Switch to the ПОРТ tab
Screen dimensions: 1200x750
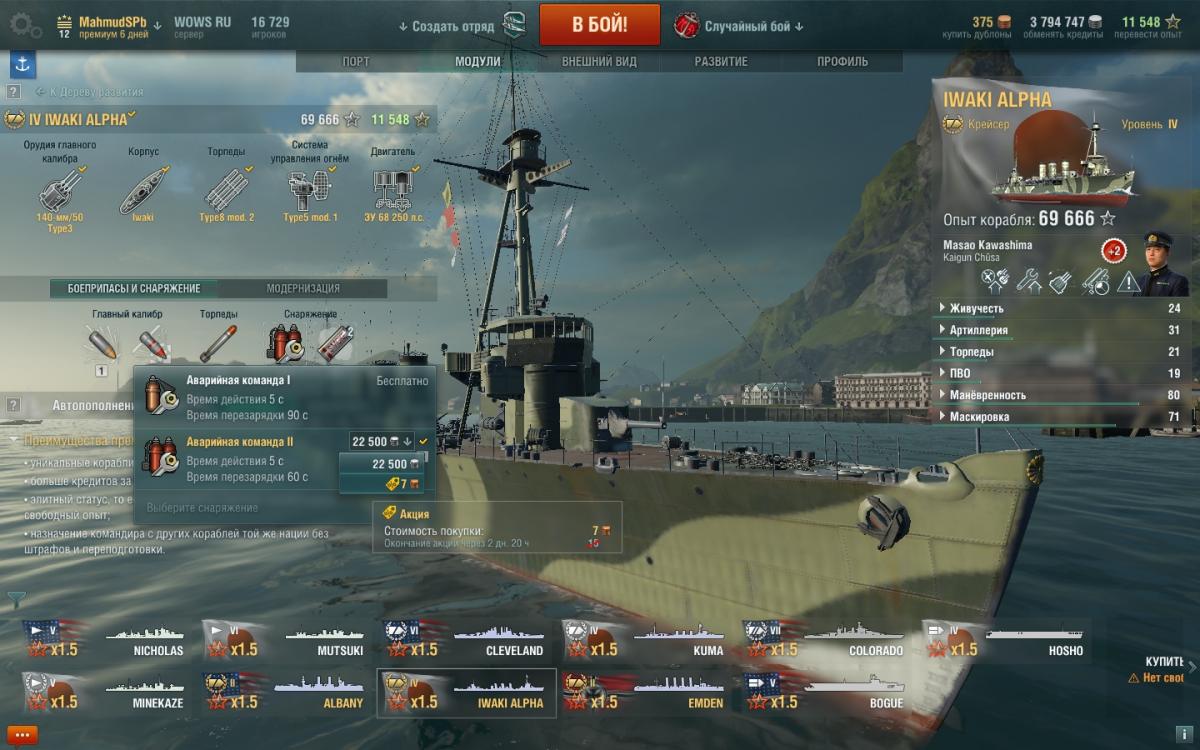356,61
